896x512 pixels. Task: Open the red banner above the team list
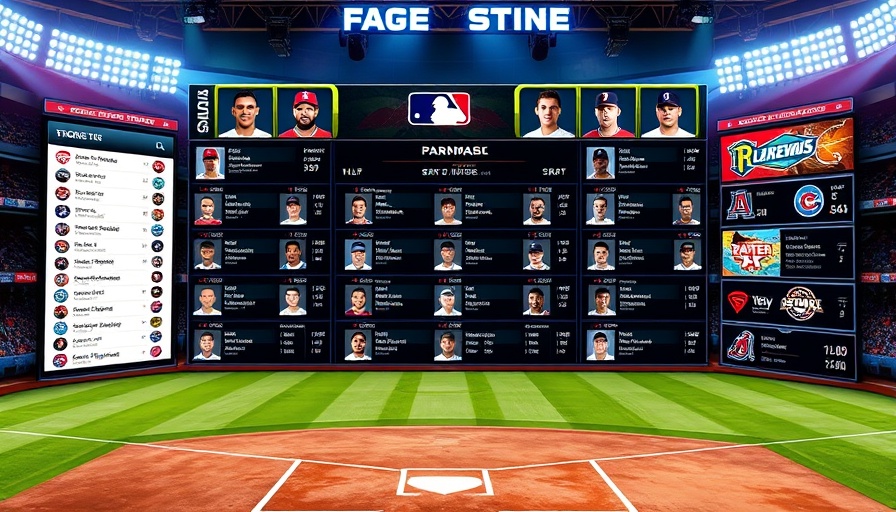pyautogui.click(x=110, y=113)
